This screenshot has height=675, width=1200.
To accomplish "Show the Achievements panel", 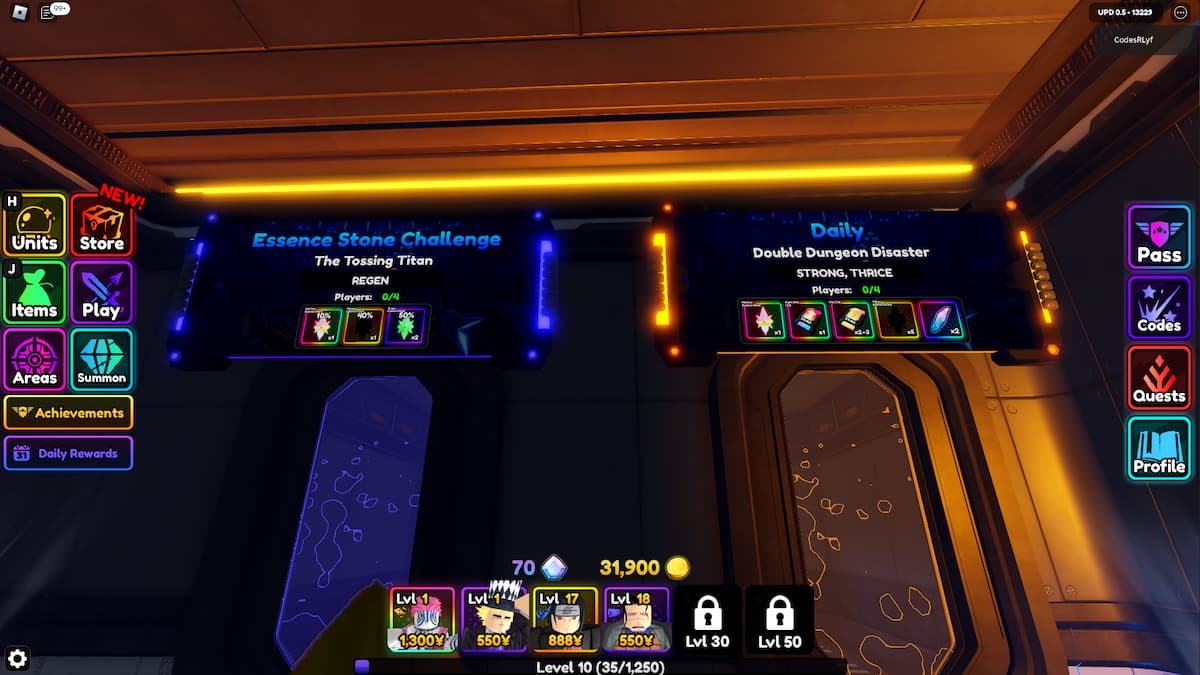I will point(69,412).
